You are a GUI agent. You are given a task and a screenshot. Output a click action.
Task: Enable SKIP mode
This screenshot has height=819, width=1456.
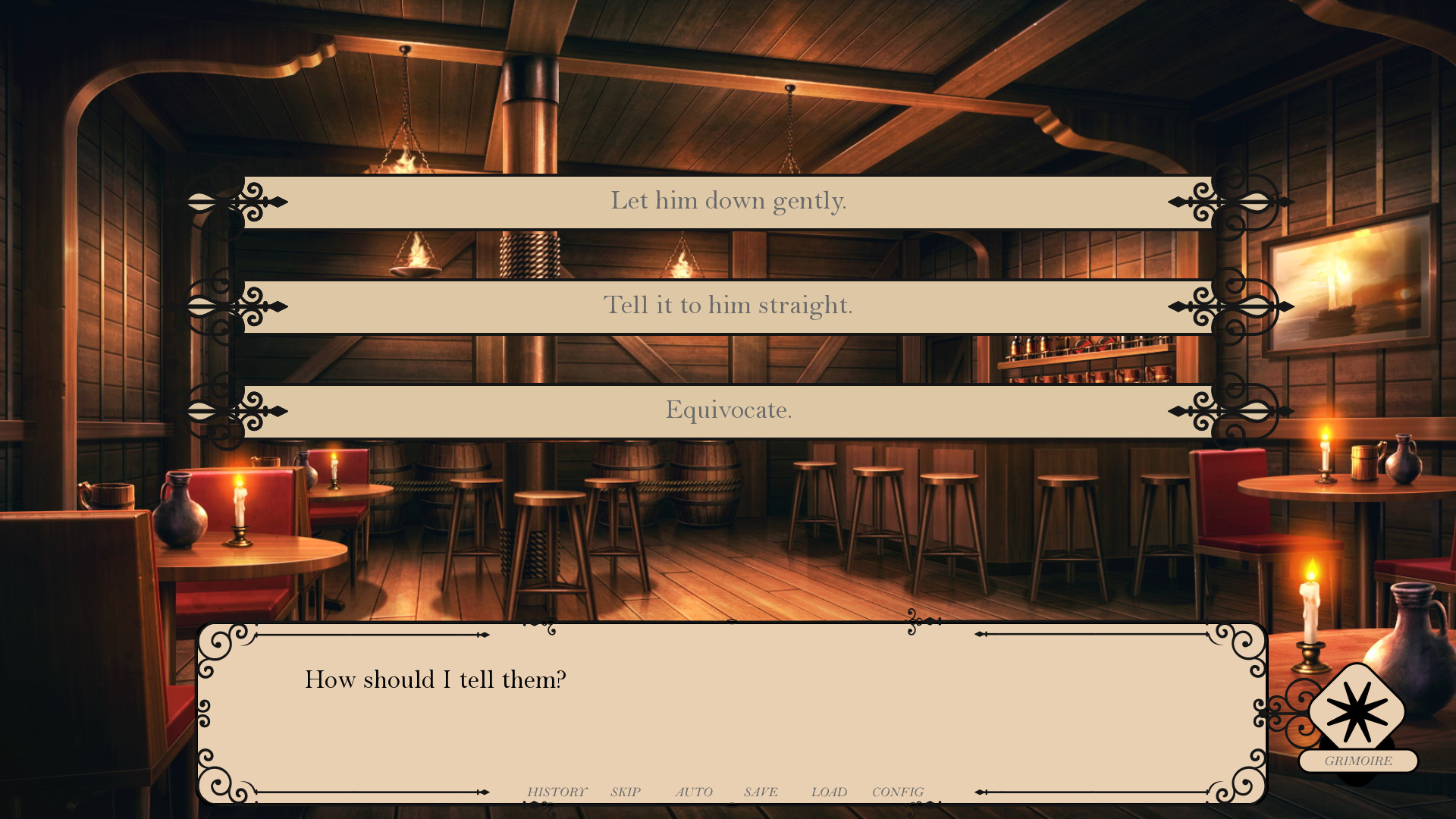click(625, 791)
